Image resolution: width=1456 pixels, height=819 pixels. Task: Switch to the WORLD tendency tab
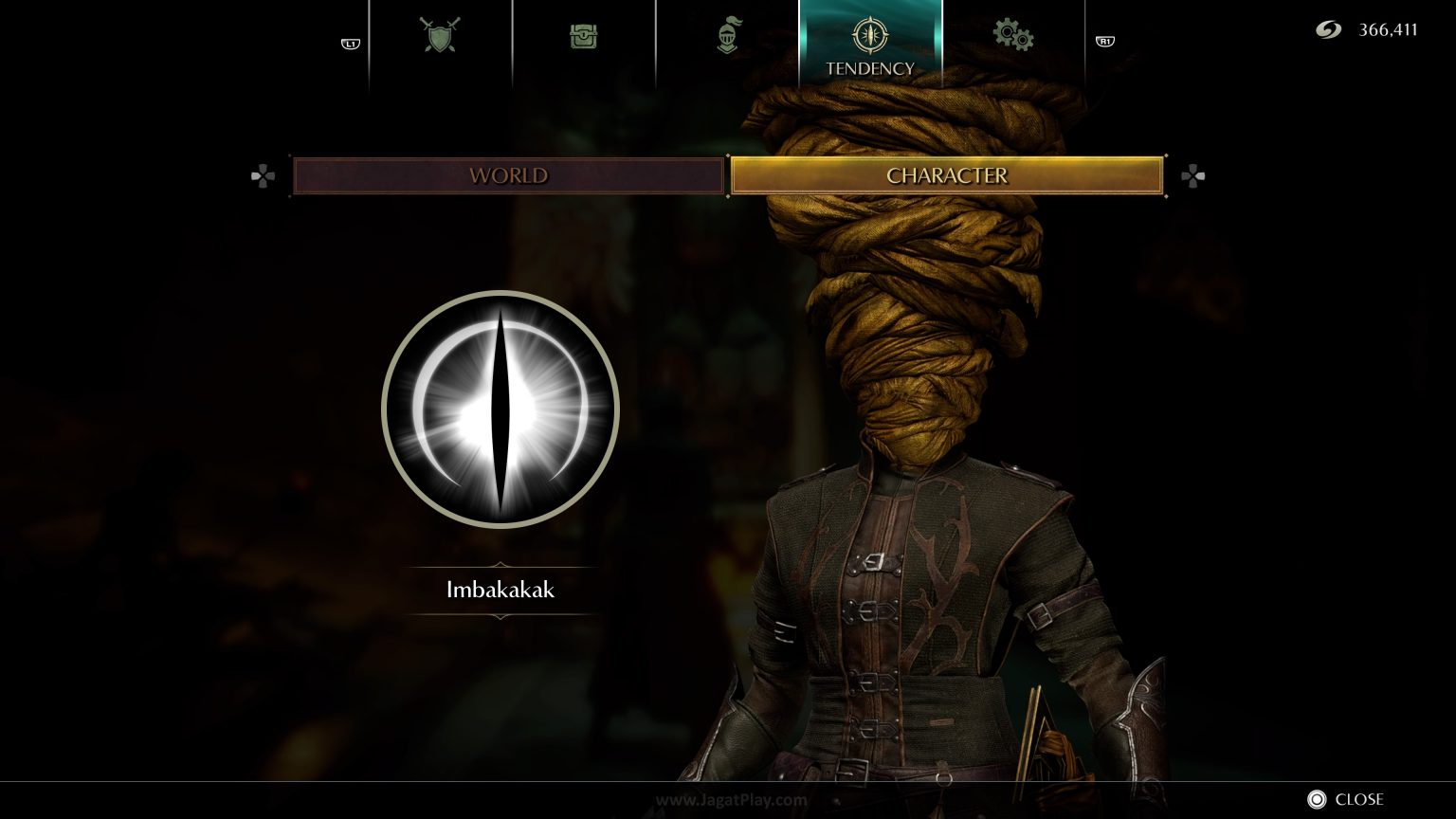pyautogui.click(x=508, y=175)
